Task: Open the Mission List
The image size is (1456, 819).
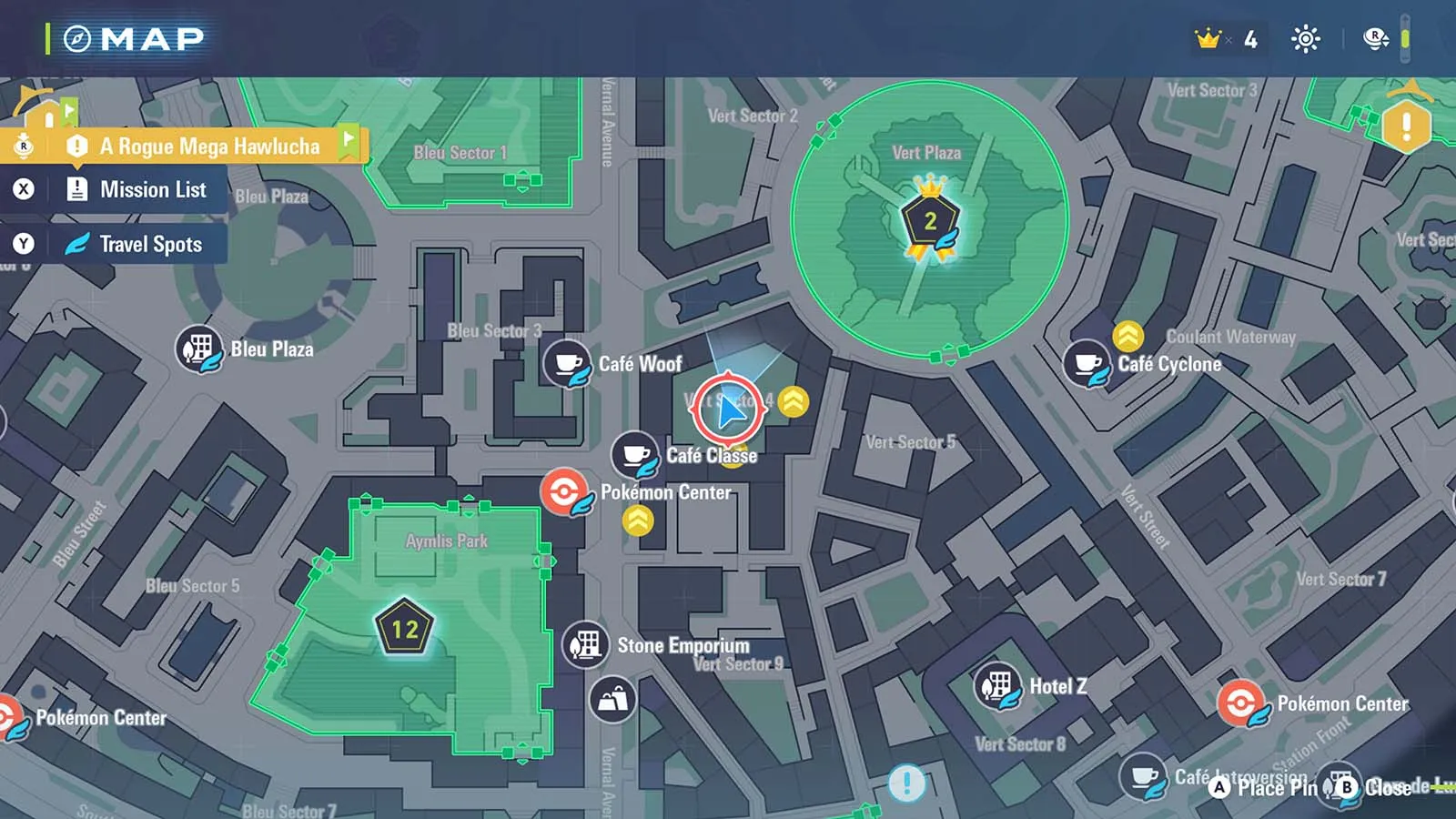Action: point(152,190)
